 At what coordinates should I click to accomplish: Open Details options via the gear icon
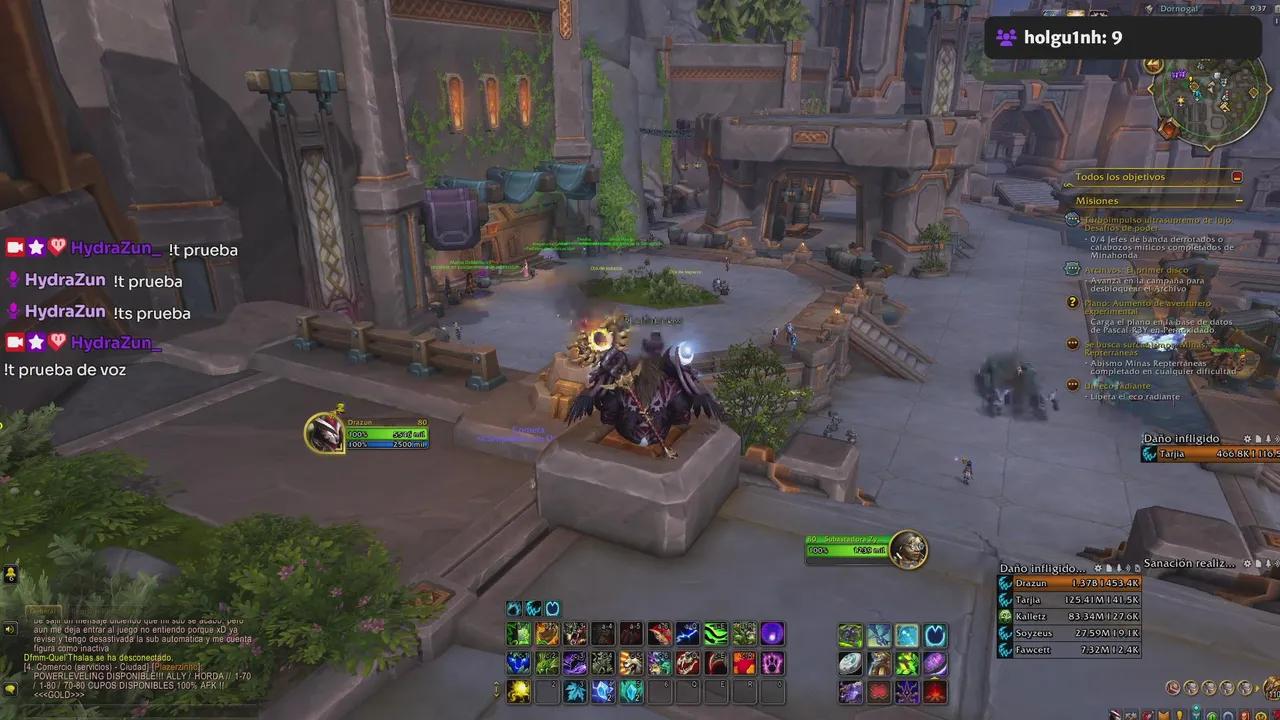[1098, 568]
